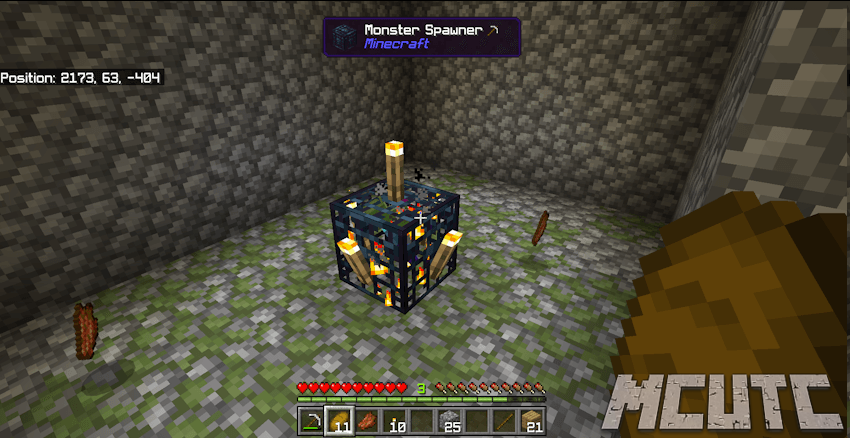
Task: Select the stick hotbar slot
Action: click(x=504, y=421)
